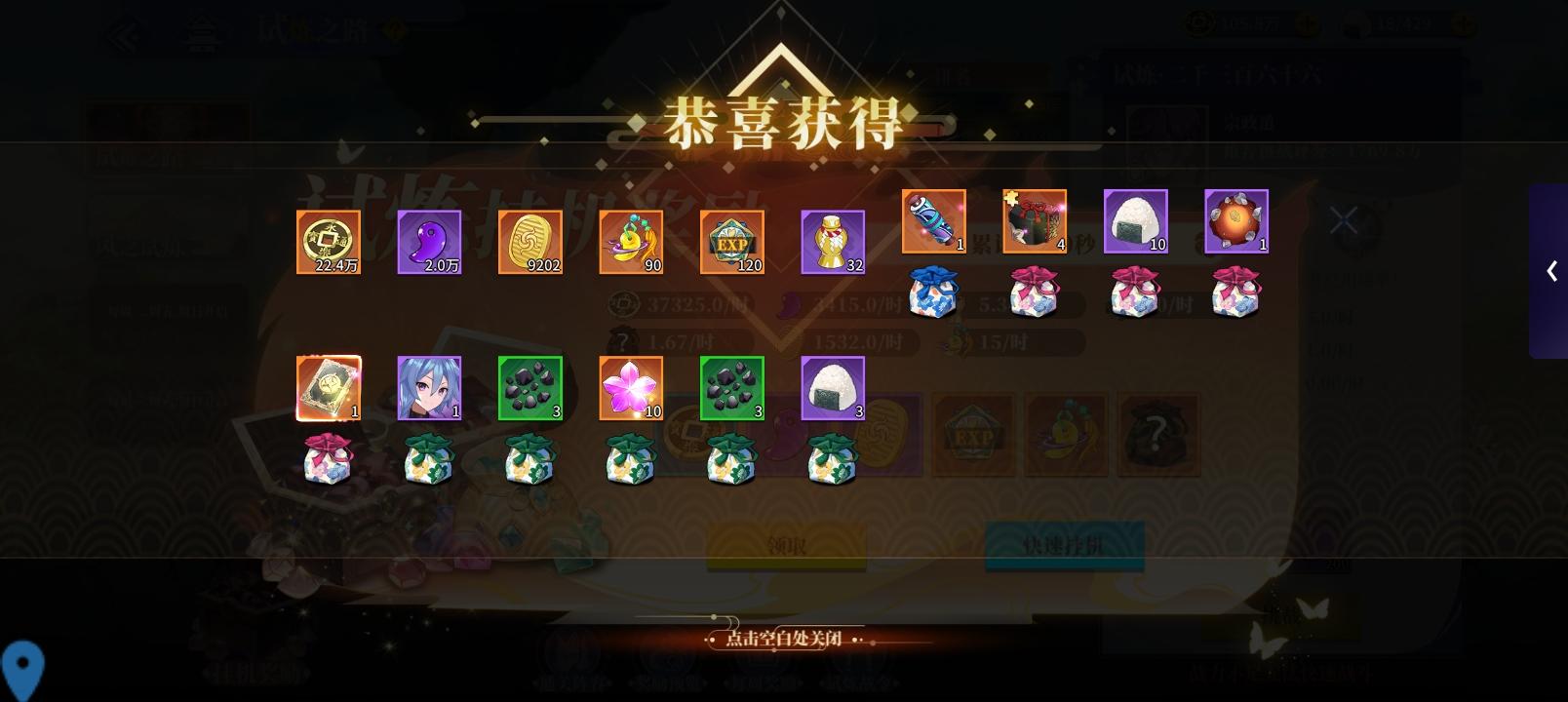This screenshot has width=1568, height=702.
Task: Select the black ore reward showing 3
Action: click(x=531, y=387)
